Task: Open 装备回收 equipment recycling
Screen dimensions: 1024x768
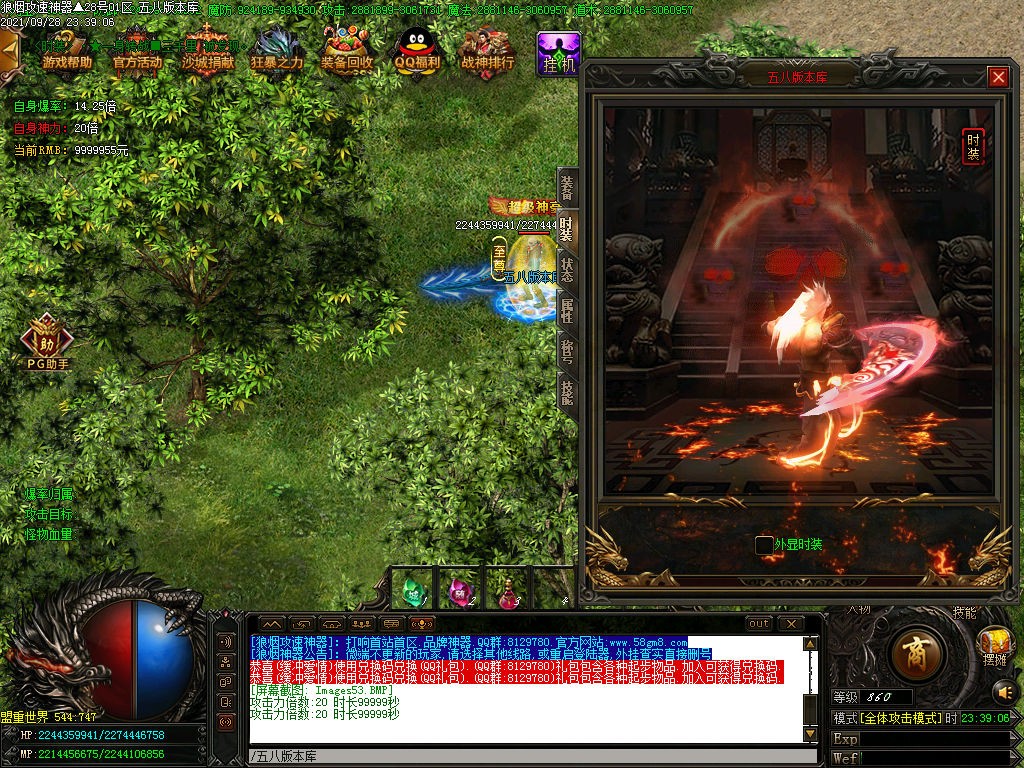Action: click(x=347, y=50)
